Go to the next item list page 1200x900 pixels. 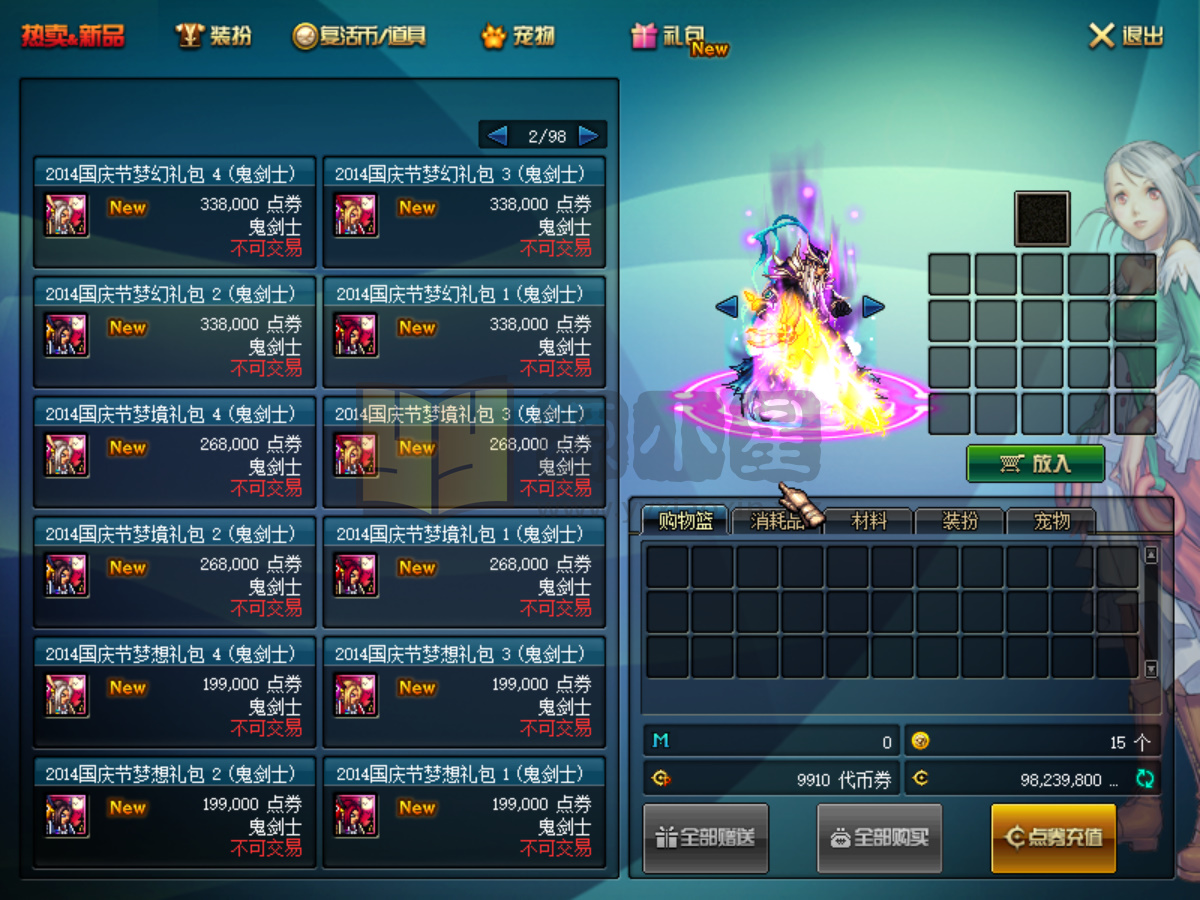[x=588, y=136]
